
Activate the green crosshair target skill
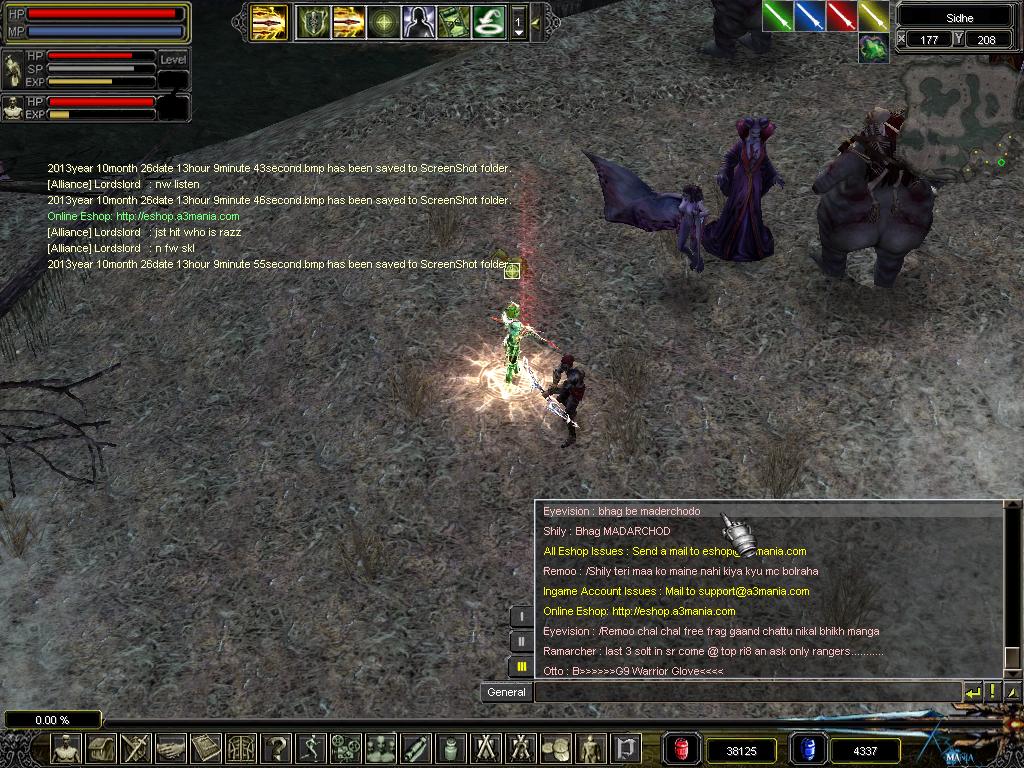coord(383,21)
